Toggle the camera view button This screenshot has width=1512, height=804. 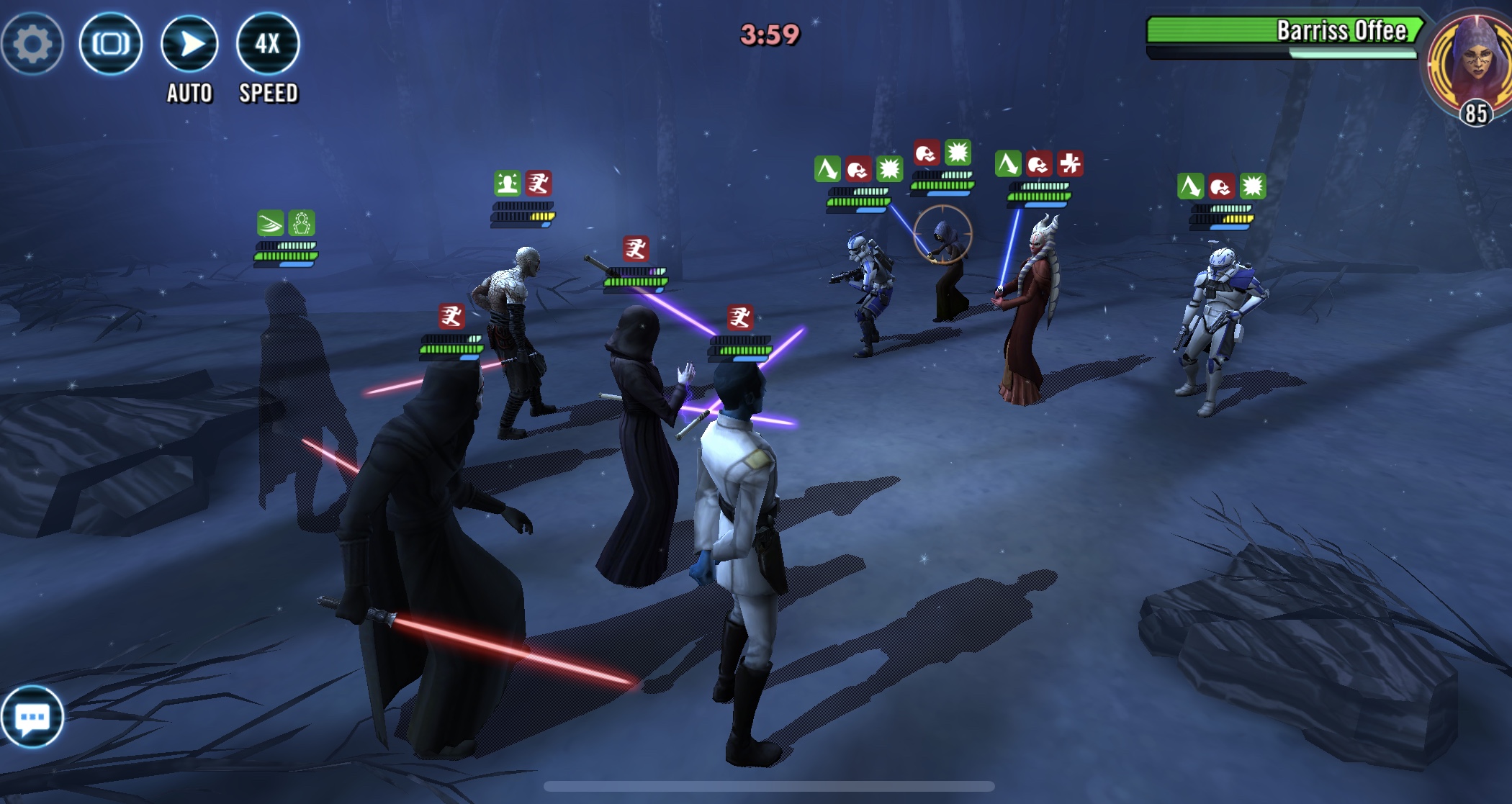[x=111, y=44]
